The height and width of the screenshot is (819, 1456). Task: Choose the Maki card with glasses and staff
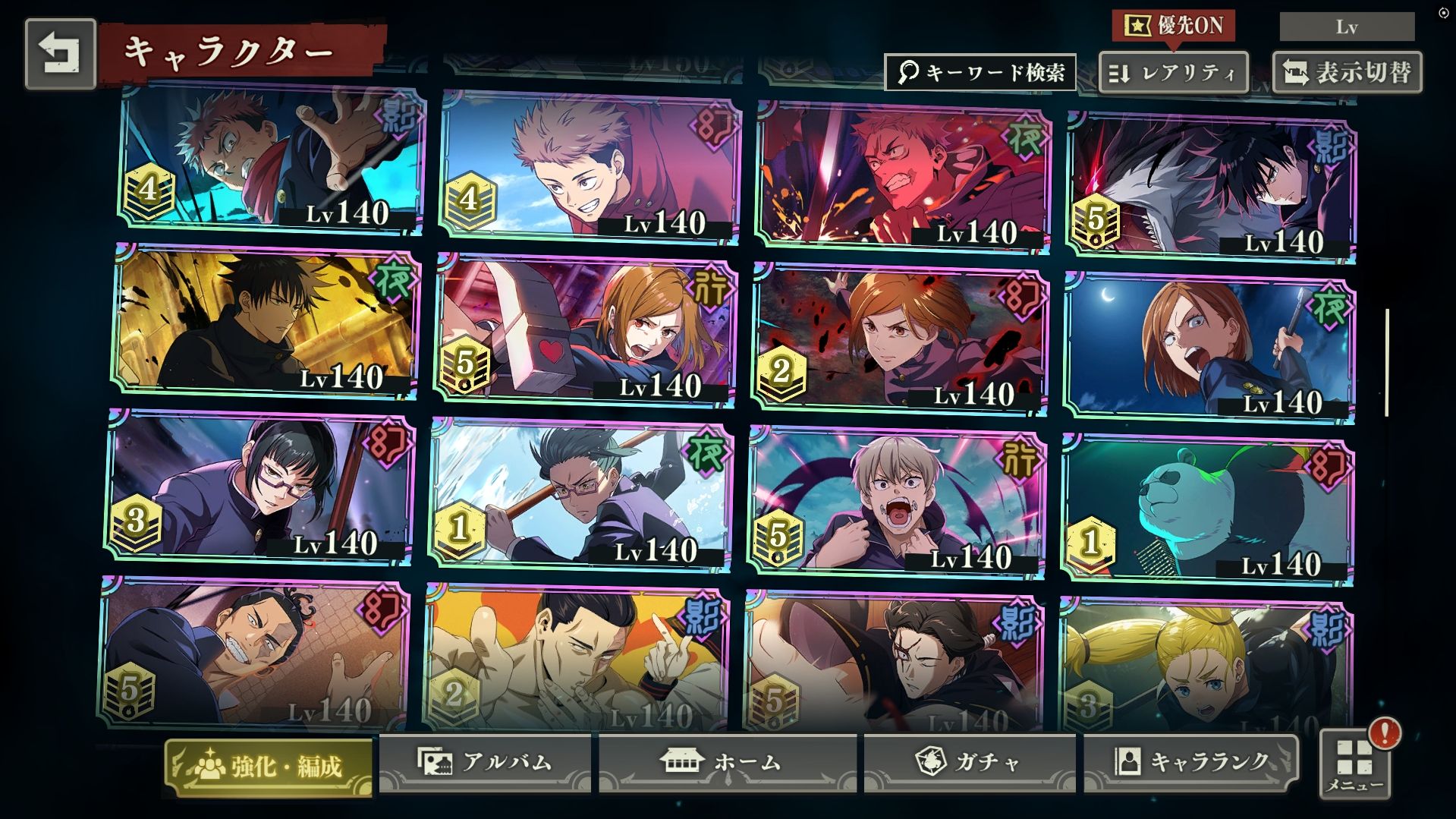(x=260, y=487)
